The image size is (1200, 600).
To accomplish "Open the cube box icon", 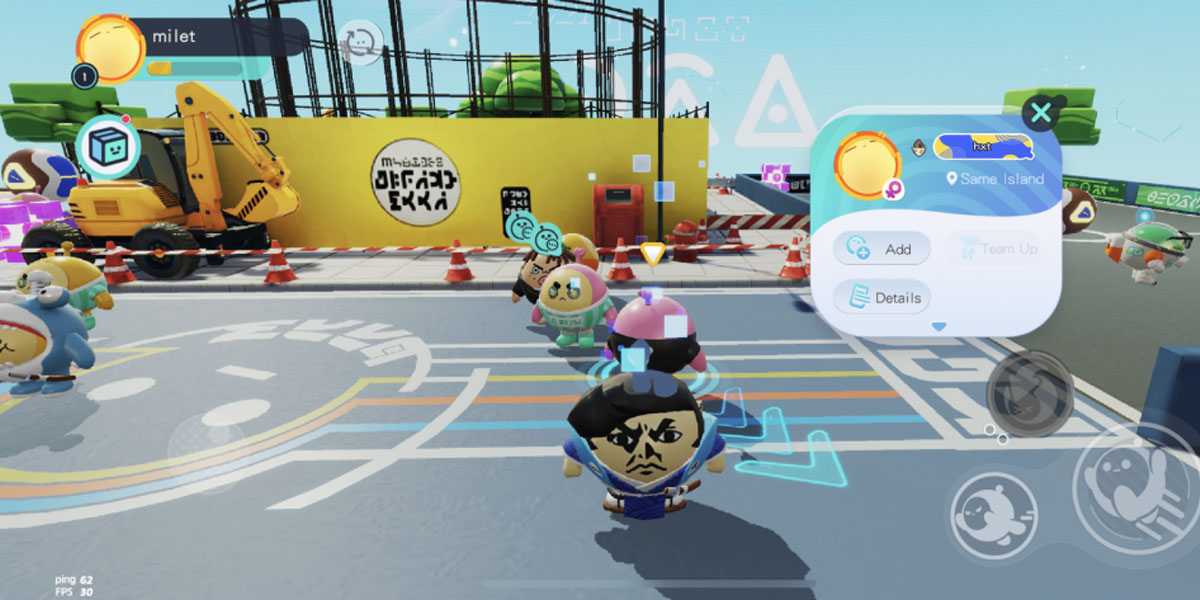I will 108,149.
